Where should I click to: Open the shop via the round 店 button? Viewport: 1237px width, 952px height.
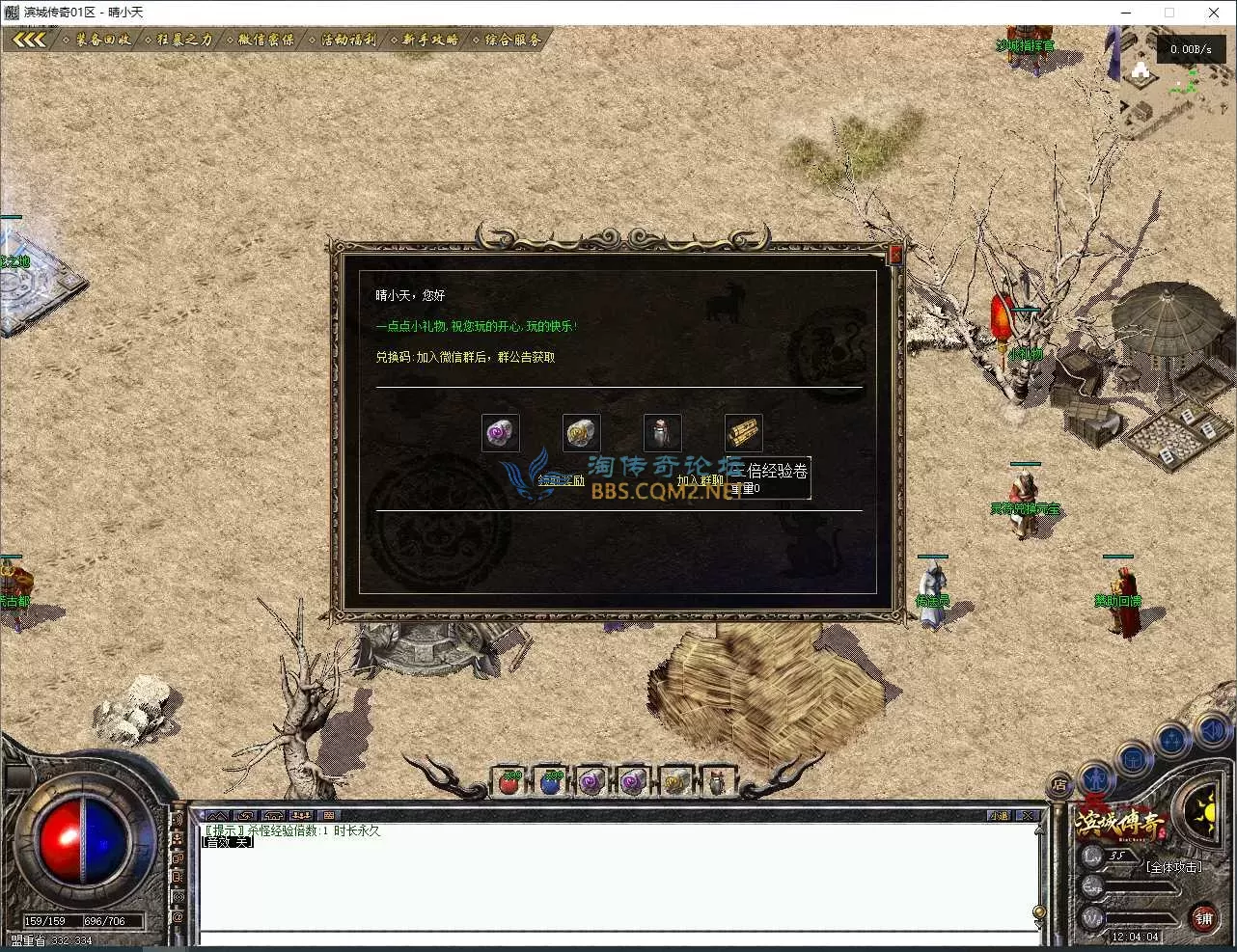pos(1059,785)
